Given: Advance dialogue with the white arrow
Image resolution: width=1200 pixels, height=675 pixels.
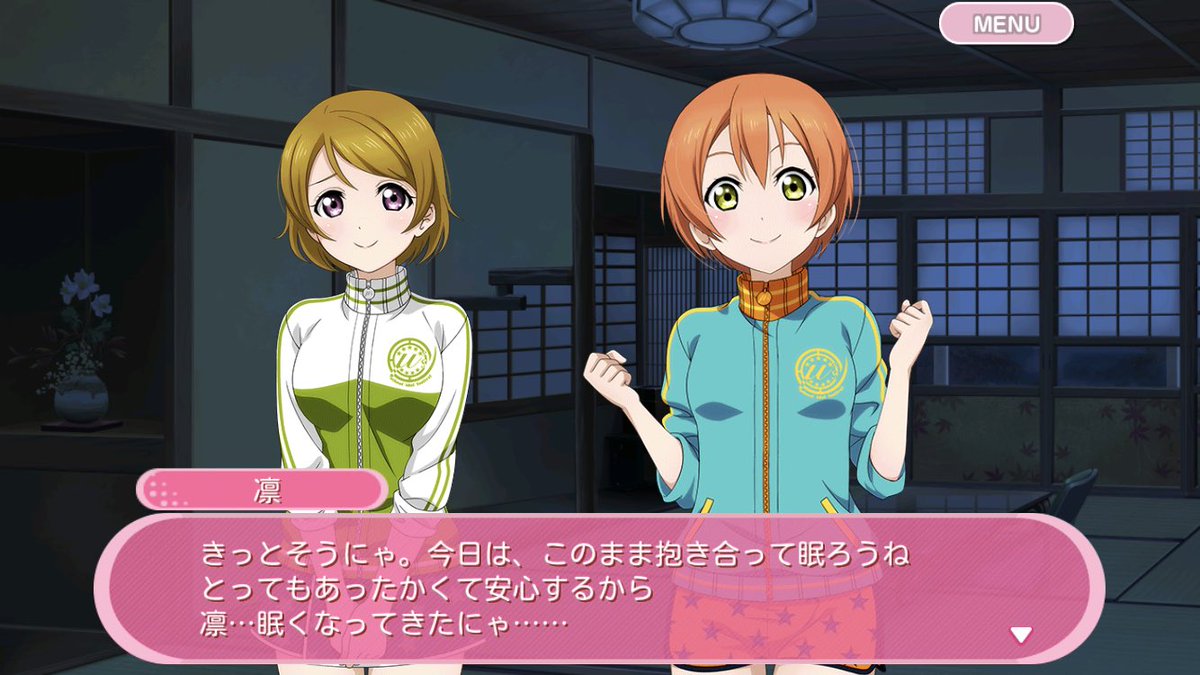Looking at the screenshot, I should point(1020,634).
